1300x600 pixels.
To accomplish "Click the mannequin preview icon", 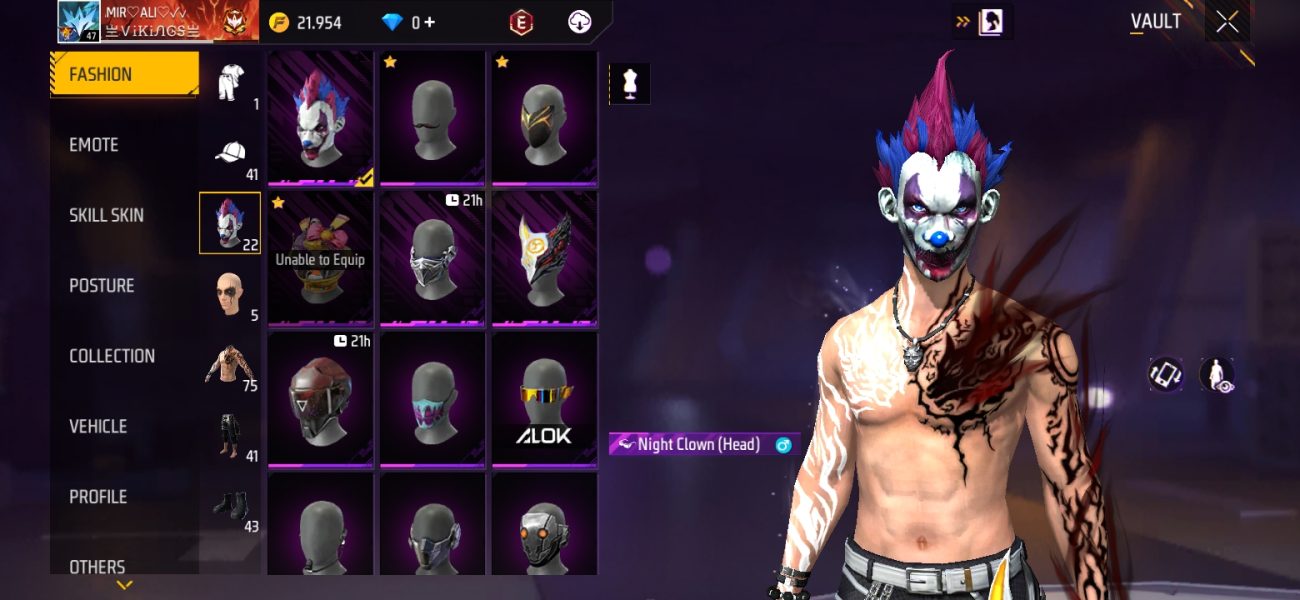I will (x=630, y=84).
